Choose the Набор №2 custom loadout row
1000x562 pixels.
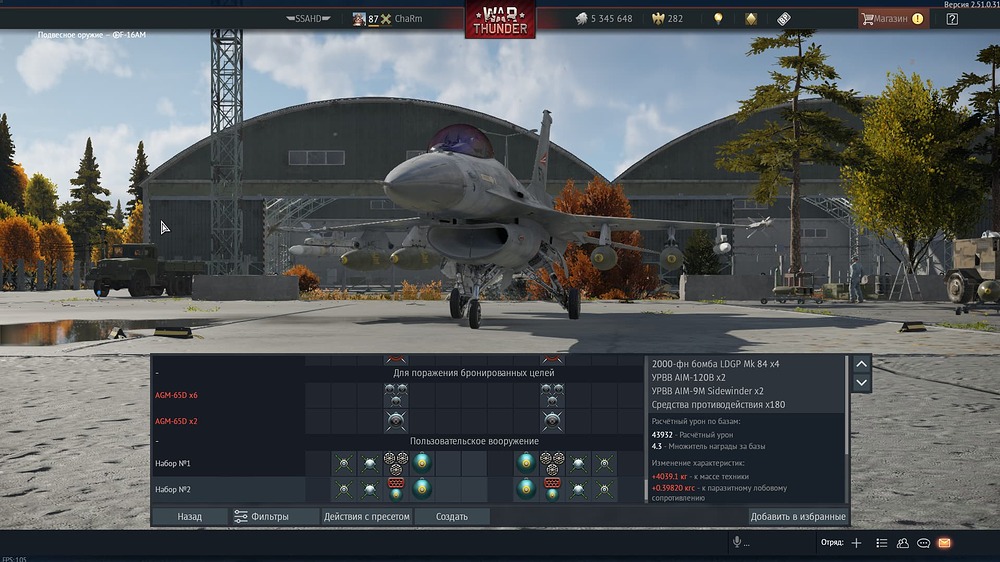coord(173,489)
